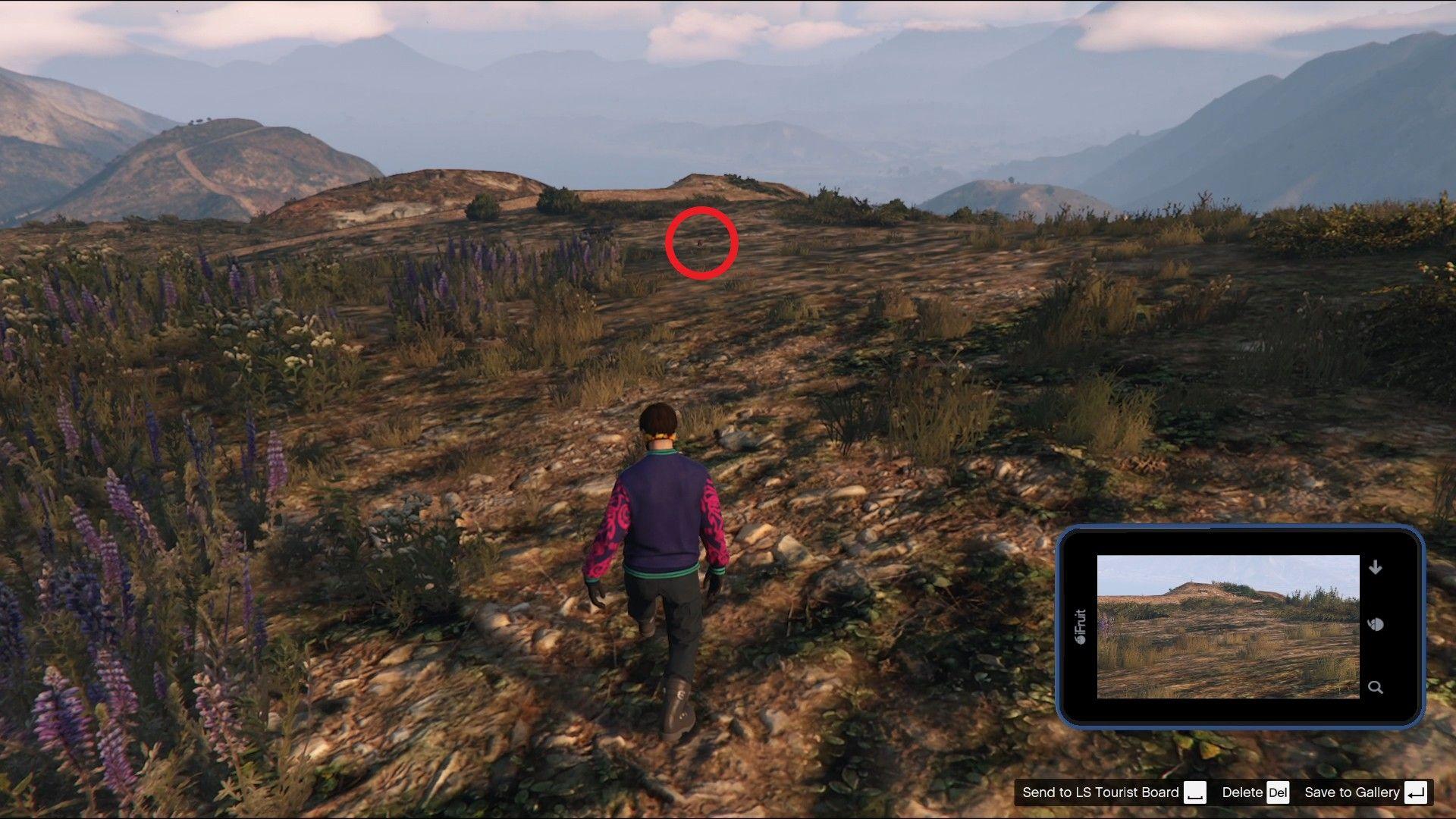Select Save to Gallery from the options bar
1456x819 pixels.
(1354, 792)
